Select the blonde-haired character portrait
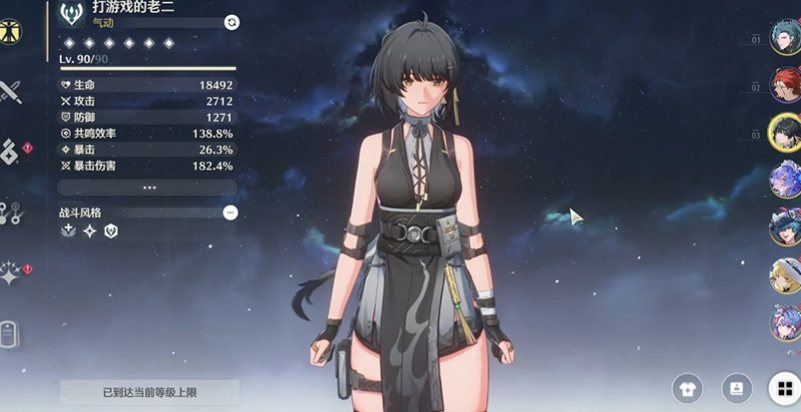Viewport: 801px width, 412px height. 785,274
